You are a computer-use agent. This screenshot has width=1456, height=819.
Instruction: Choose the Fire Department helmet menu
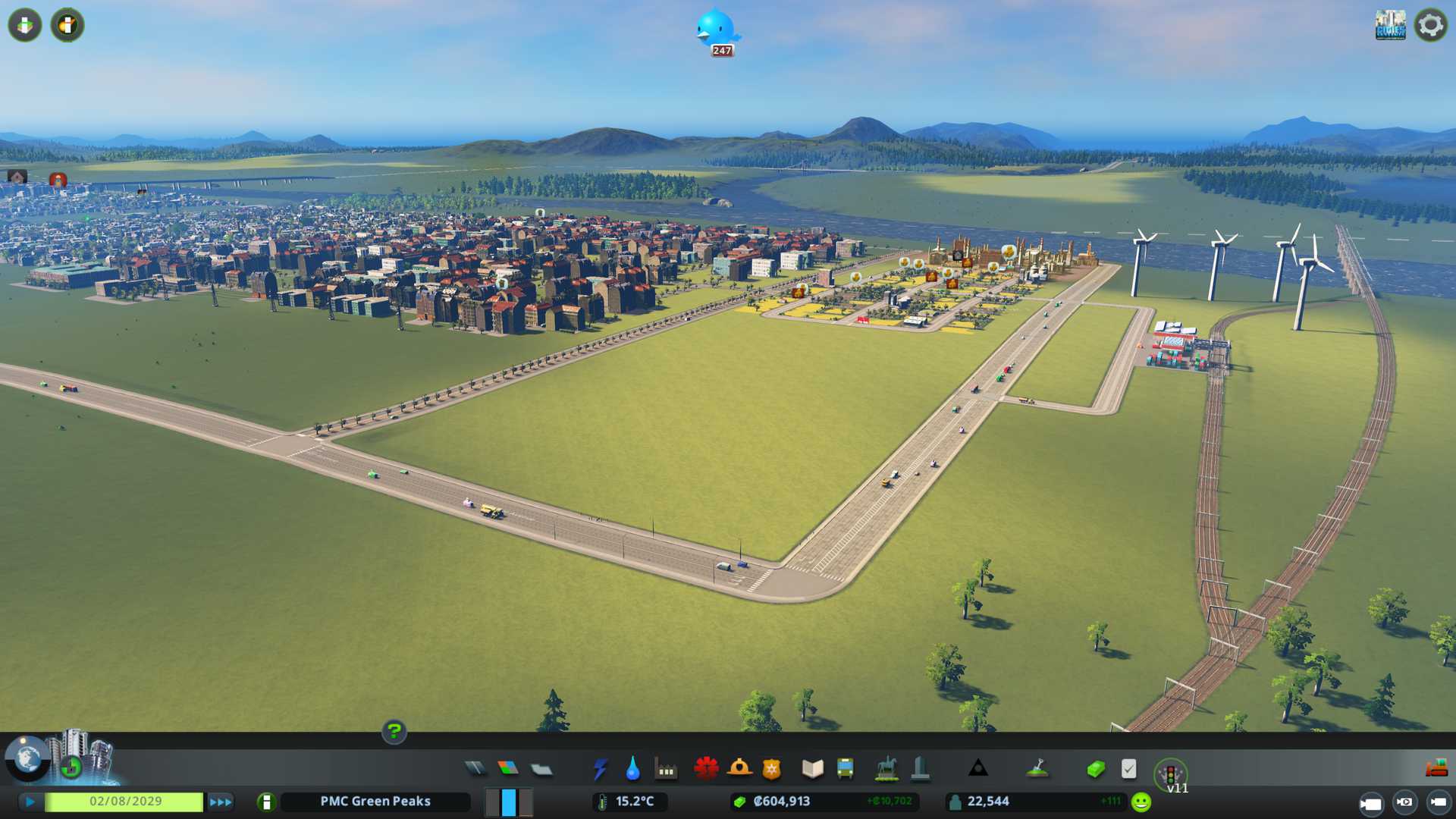[x=739, y=769]
